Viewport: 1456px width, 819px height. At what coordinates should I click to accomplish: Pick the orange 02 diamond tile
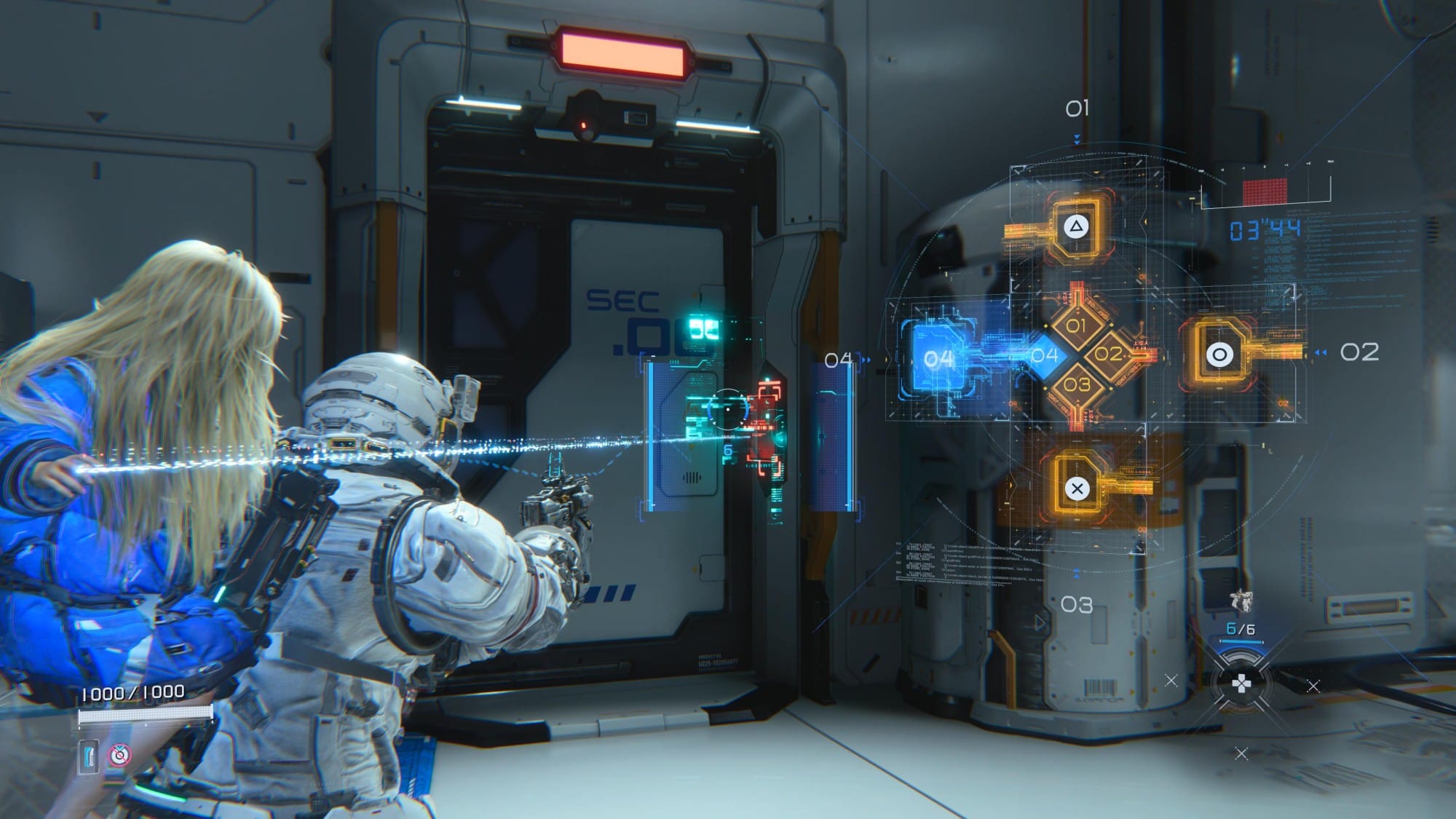1108,355
